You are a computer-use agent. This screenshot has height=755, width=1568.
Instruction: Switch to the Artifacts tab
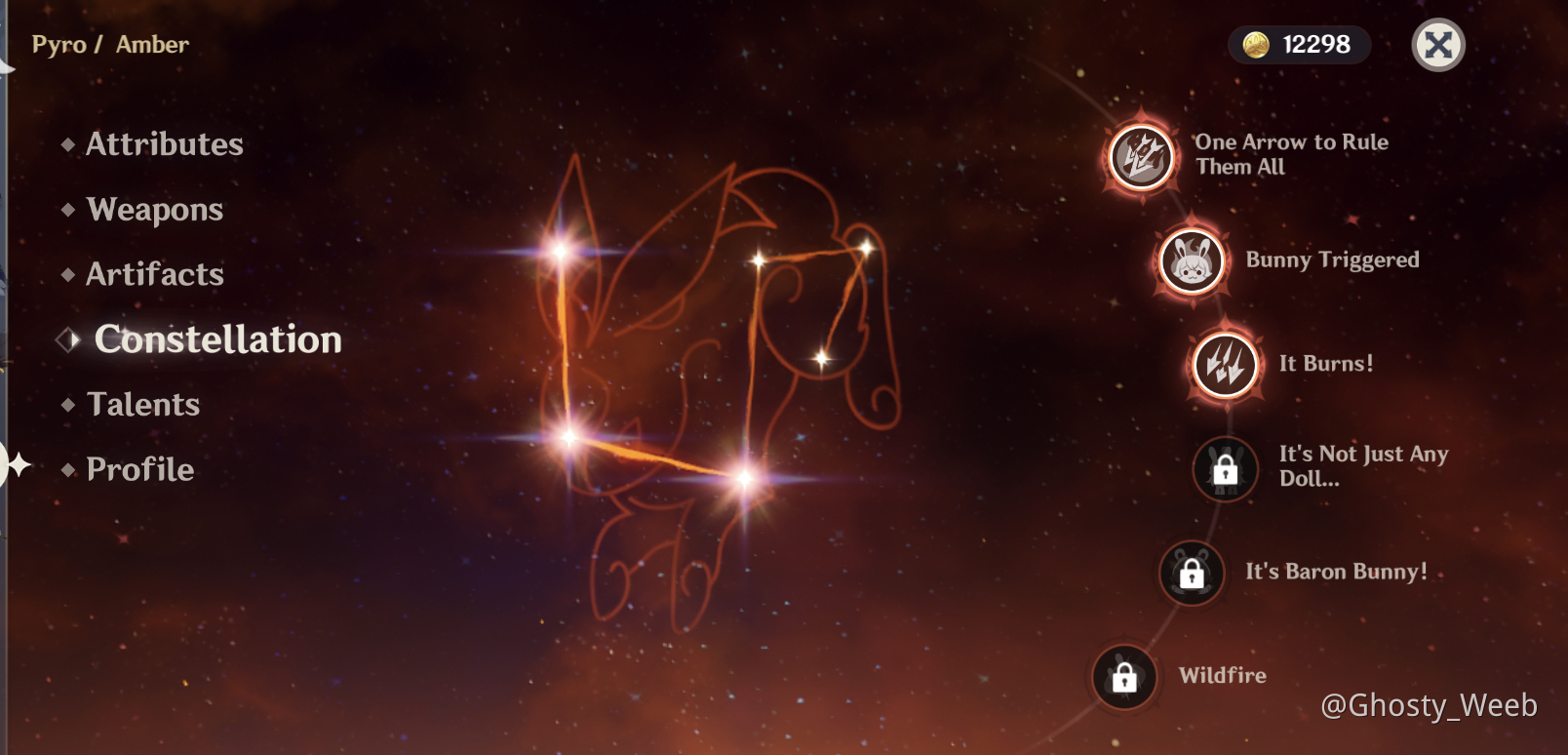(x=155, y=274)
